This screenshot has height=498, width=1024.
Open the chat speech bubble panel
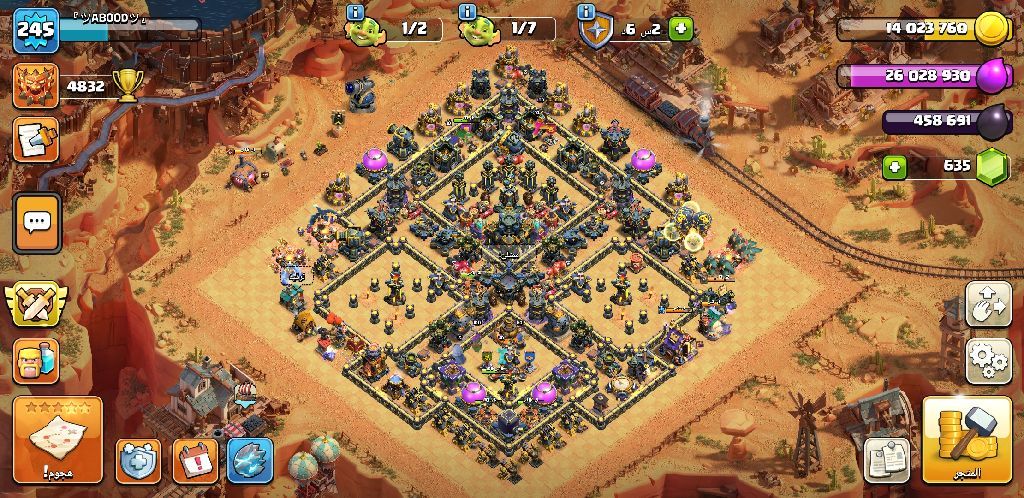37,221
